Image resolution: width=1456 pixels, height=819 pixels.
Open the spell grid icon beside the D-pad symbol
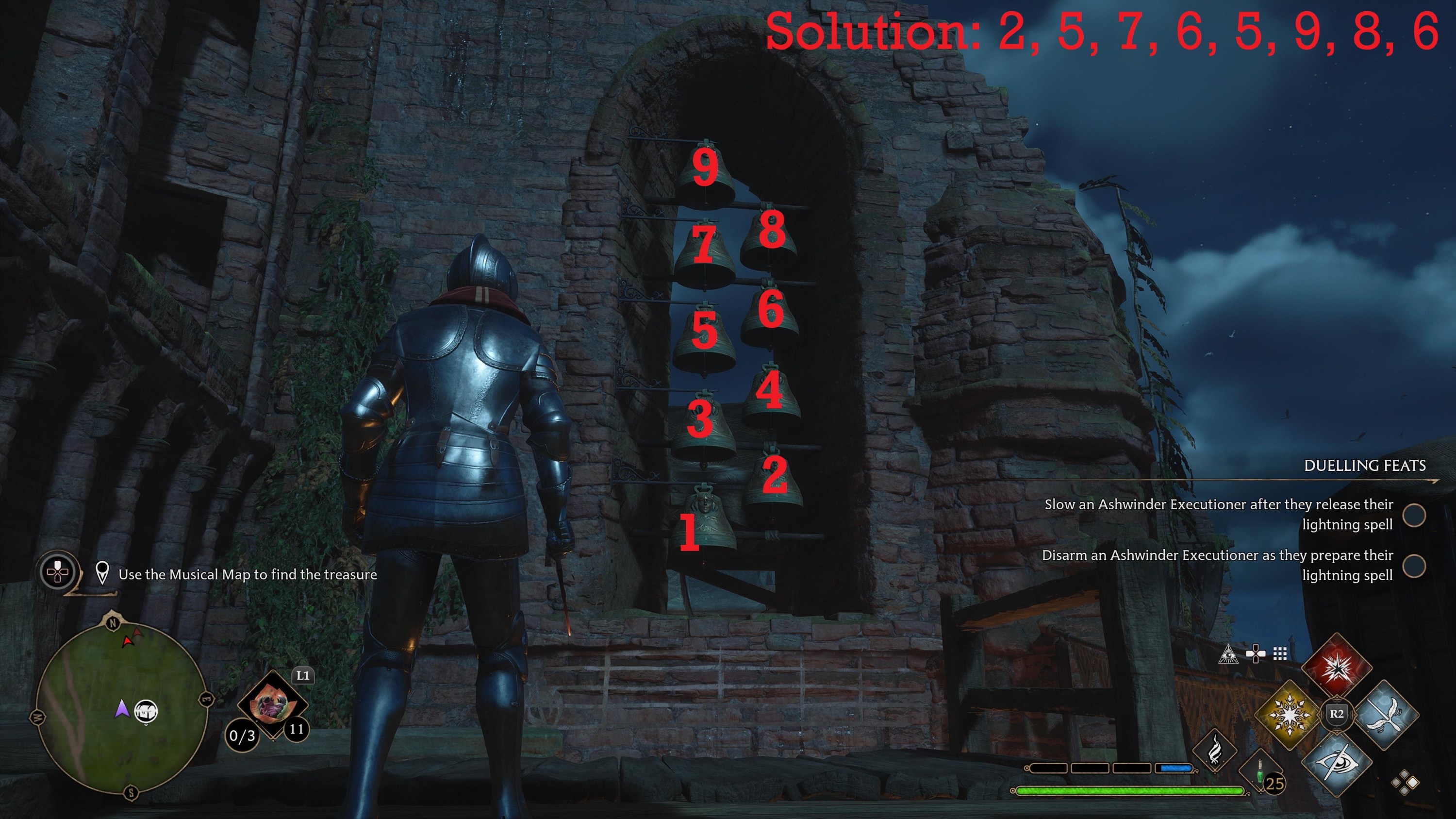(x=1280, y=654)
